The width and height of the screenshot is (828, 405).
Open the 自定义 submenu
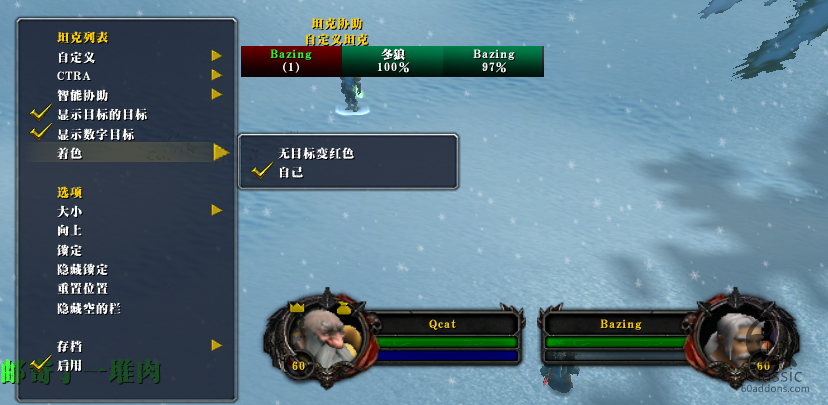76,57
